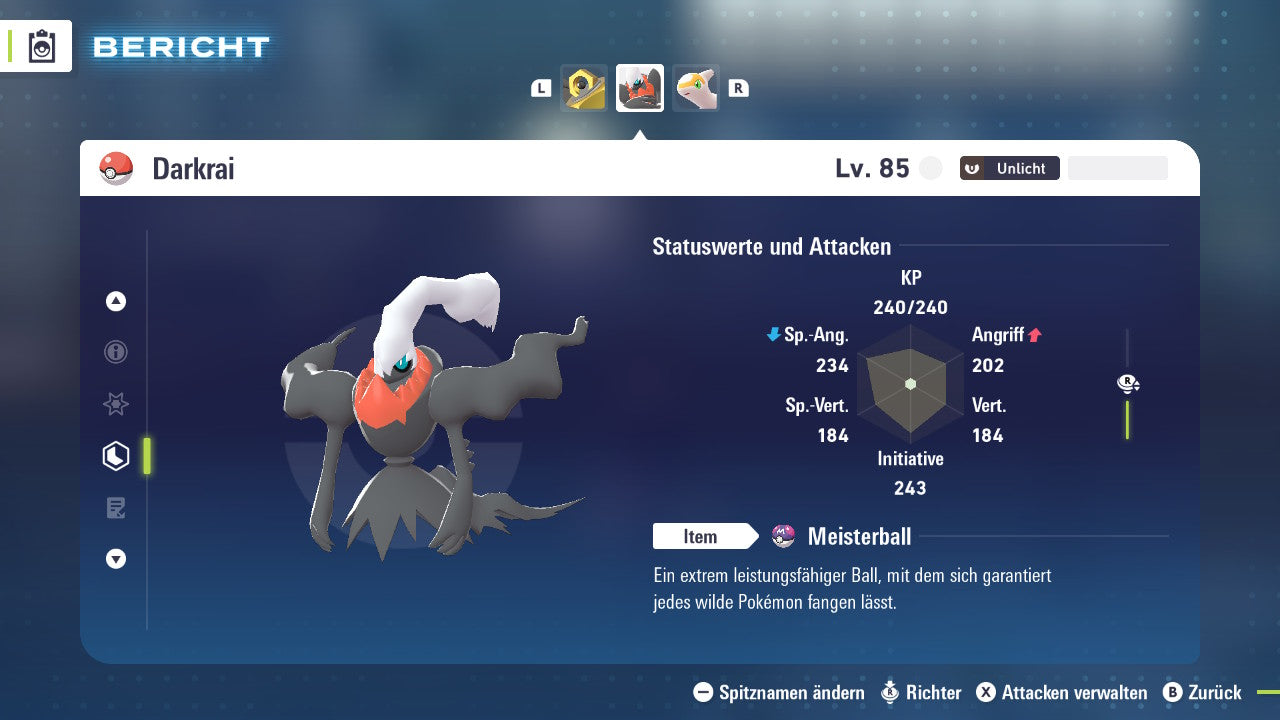Viewport: 1280px width, 720px height.
Task: Click the L shoulder button indicator
Action: [x=541, y=87]
